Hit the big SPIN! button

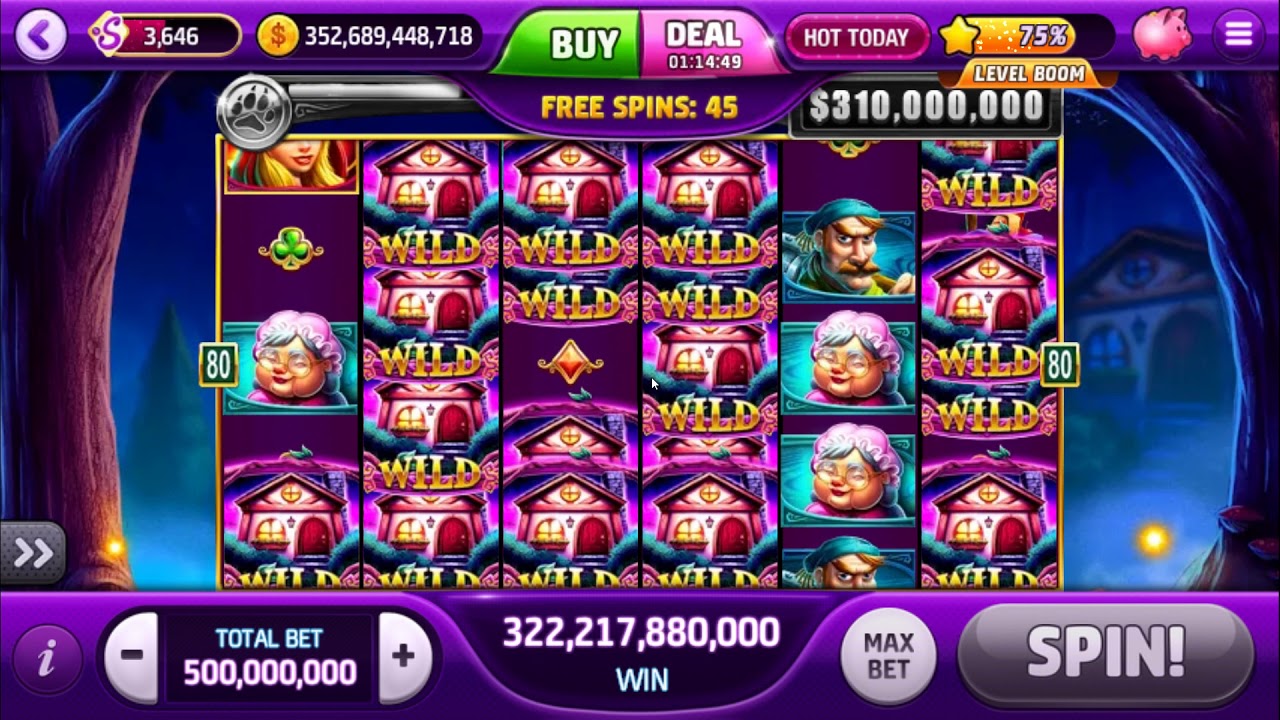click(x=1105, y=655)
